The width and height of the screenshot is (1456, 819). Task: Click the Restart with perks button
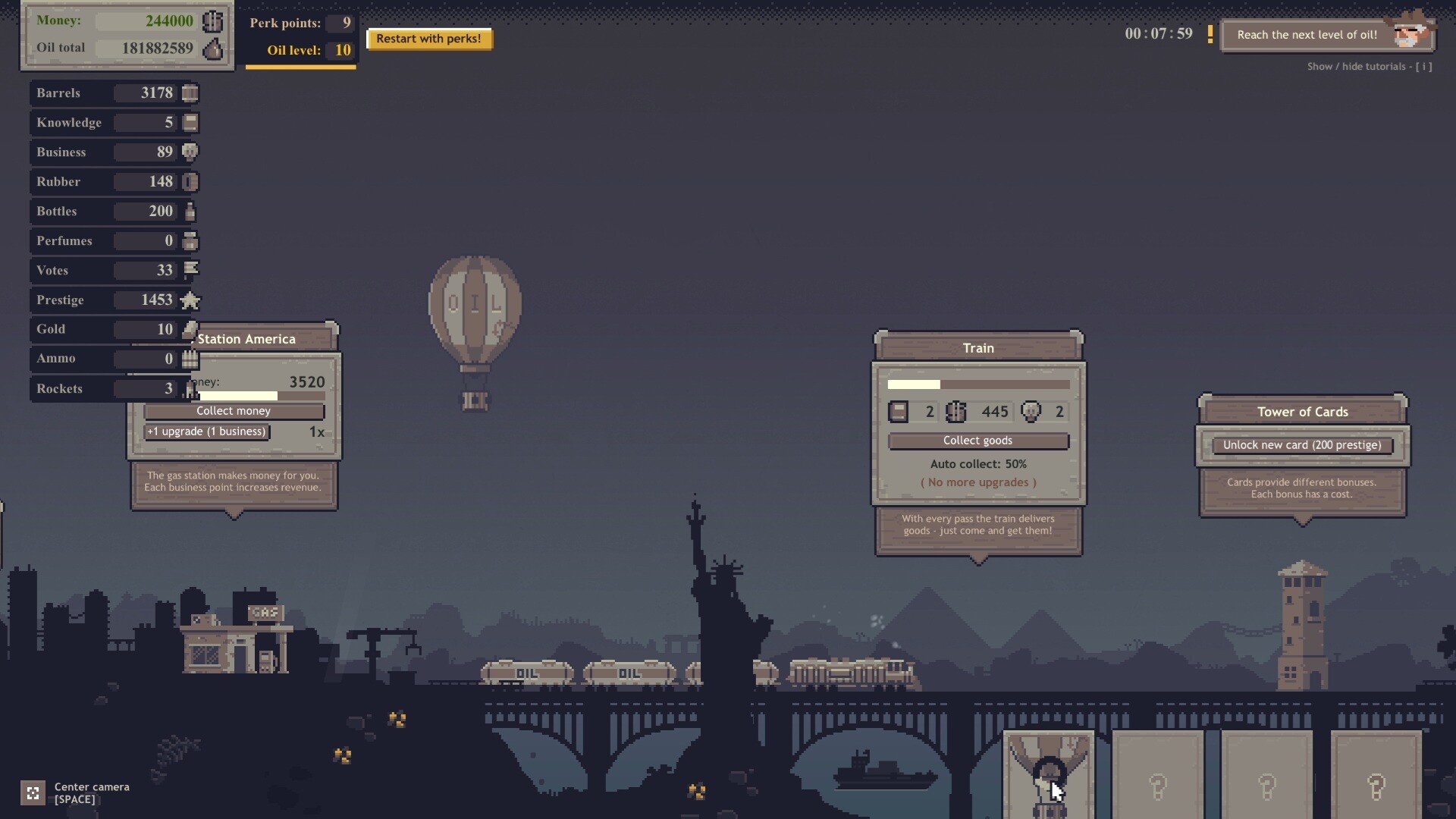tap(429, 39)
